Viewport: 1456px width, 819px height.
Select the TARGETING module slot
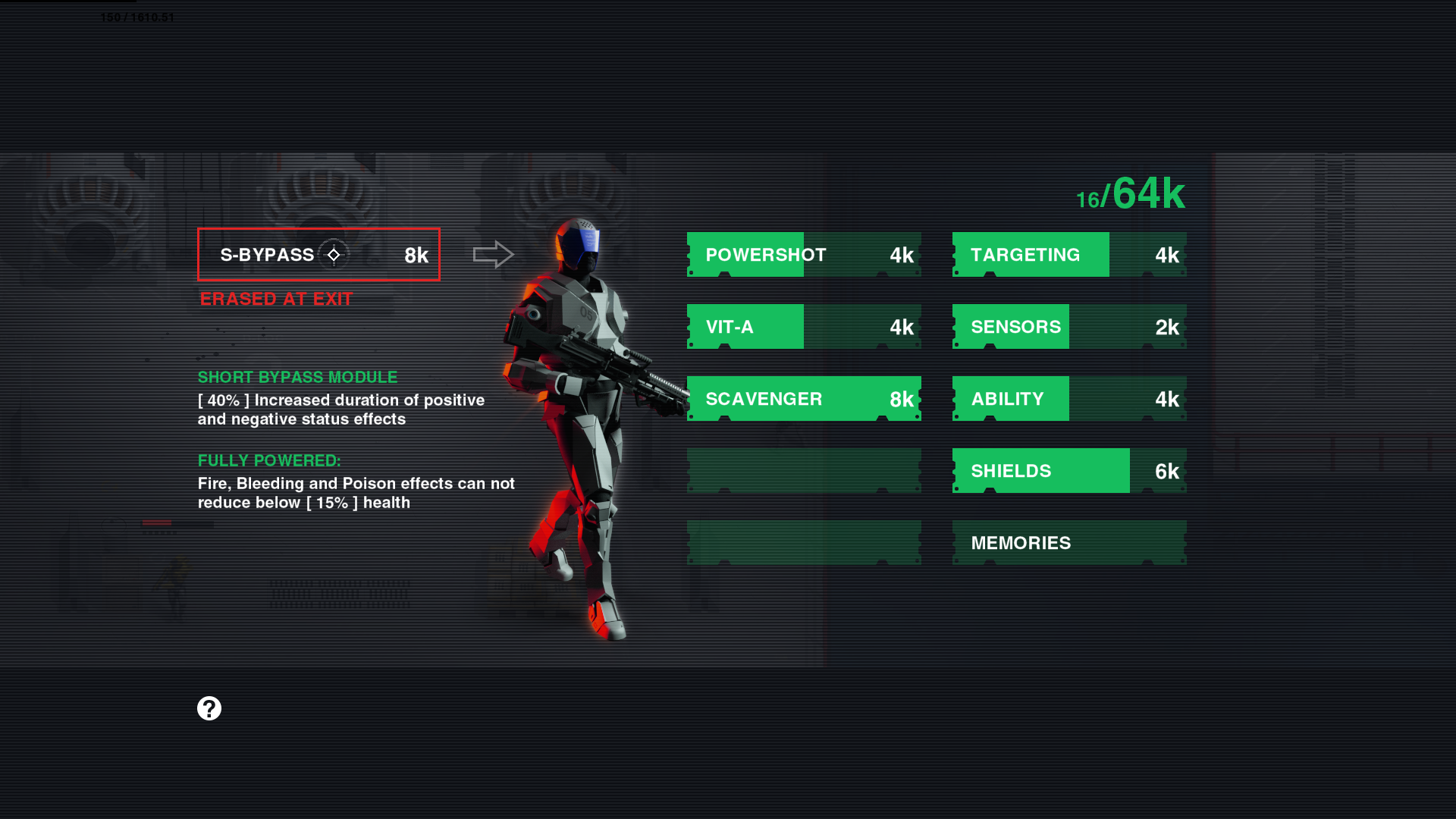1069,255
